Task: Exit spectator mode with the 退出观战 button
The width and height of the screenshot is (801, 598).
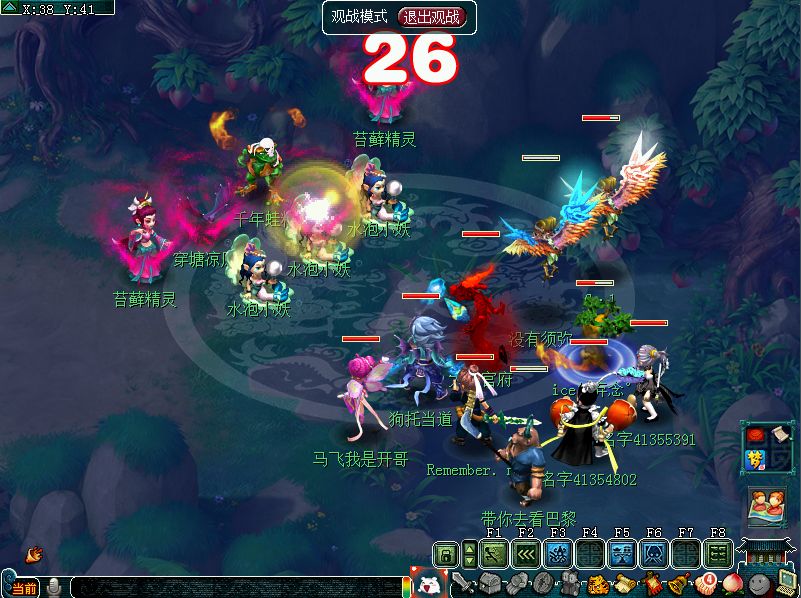Action: point(432,17)
